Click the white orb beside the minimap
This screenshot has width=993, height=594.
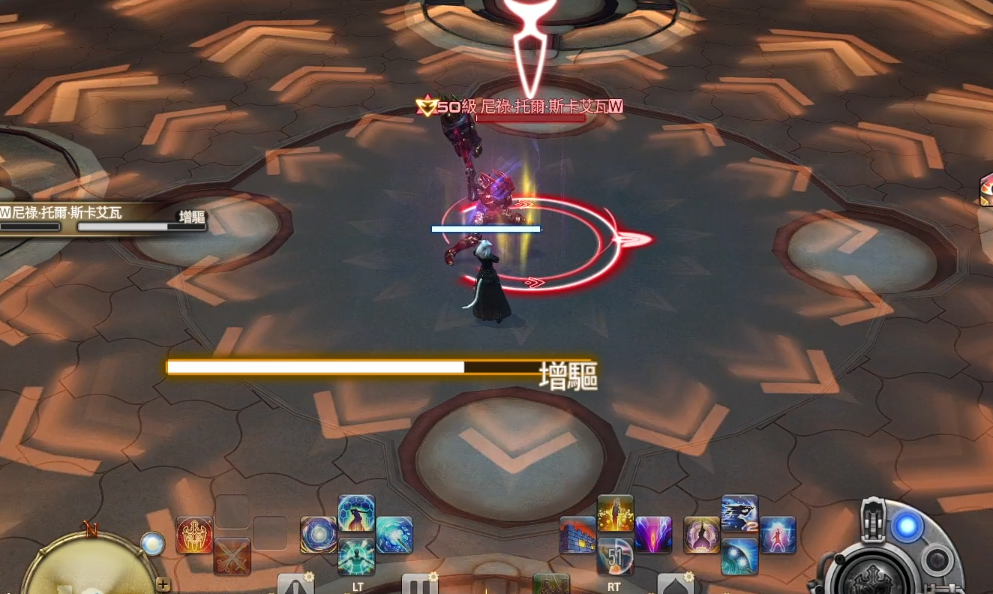(152, 543)
